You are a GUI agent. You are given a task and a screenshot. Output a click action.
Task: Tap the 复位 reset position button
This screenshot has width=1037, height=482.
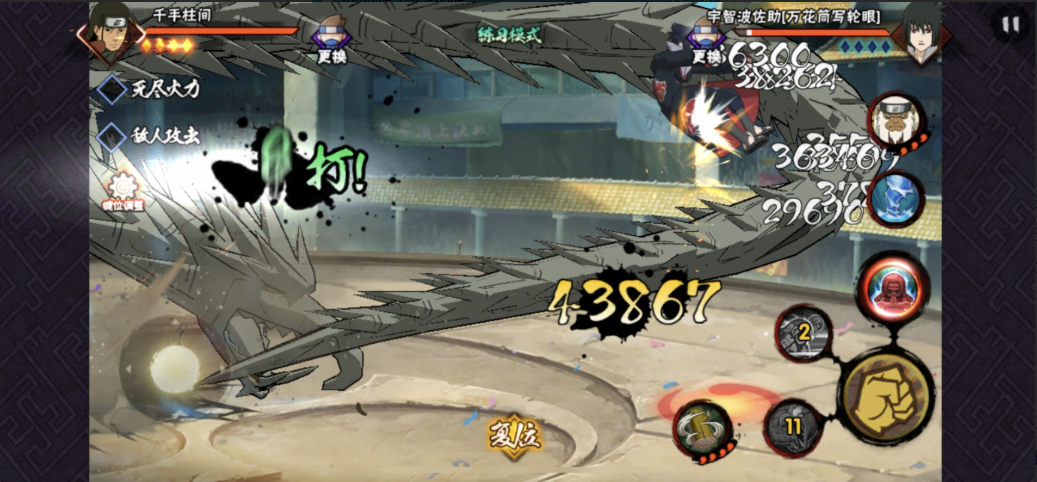(514, 433)
